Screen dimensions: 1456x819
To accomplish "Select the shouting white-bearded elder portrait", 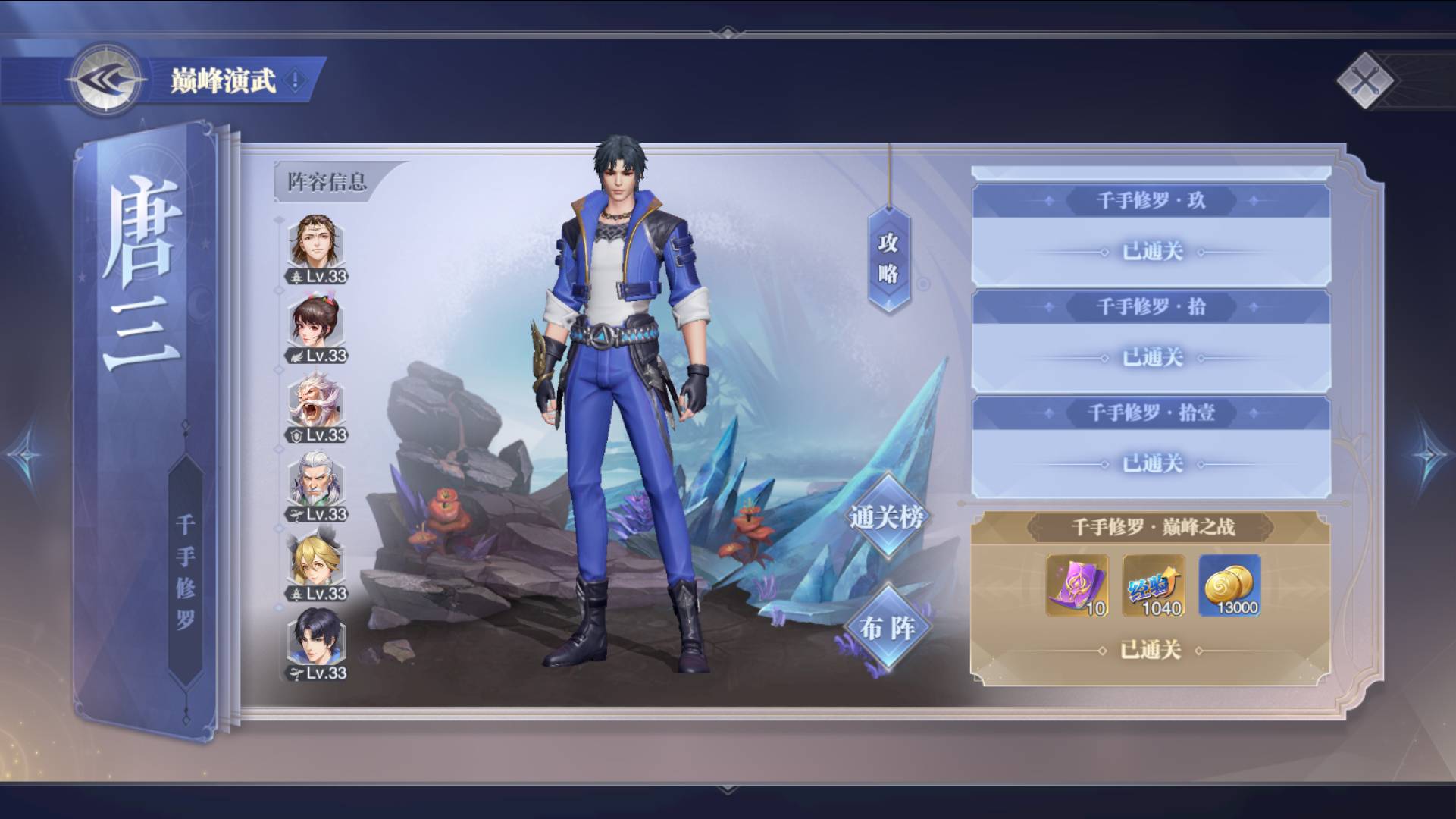I will (317, 403).
